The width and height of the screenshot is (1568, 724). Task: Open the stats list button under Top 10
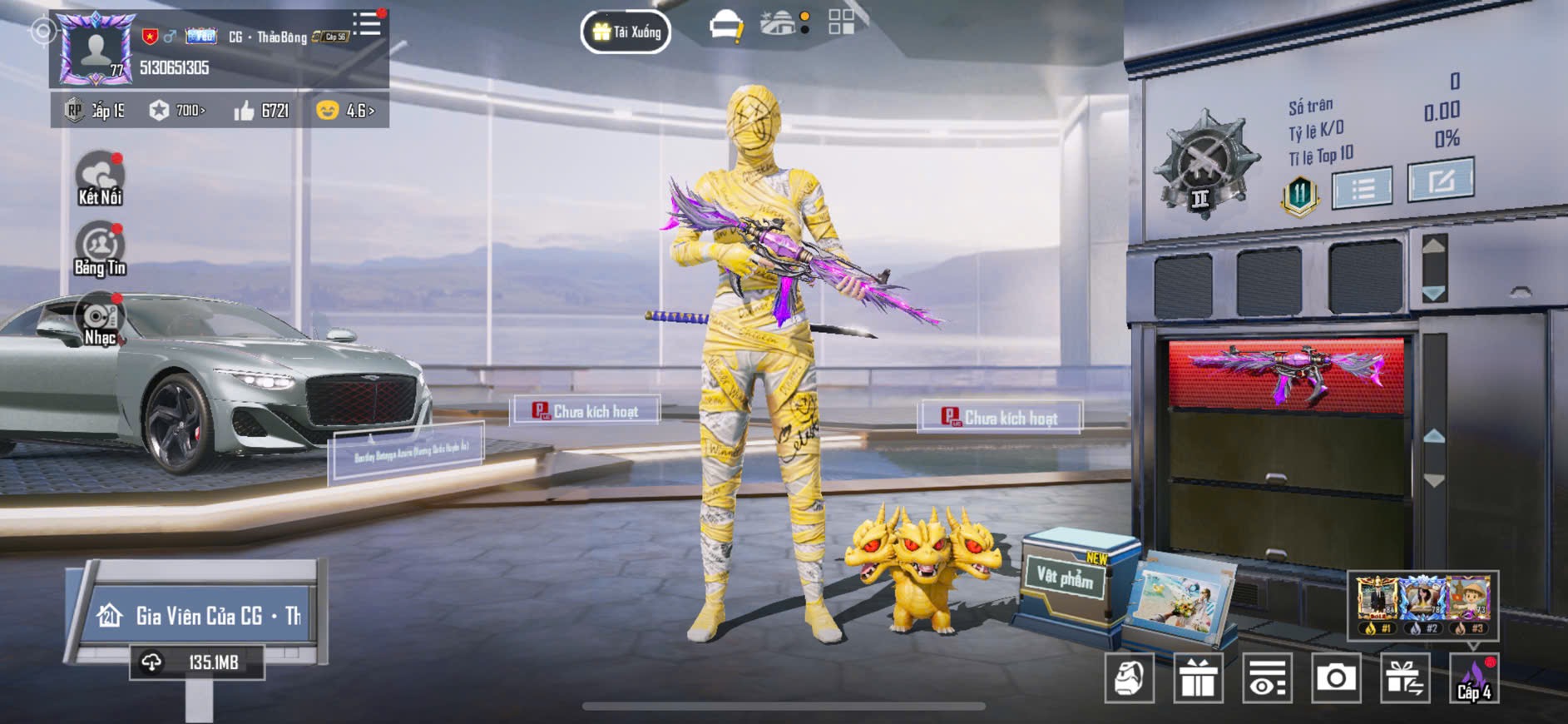1362,188
